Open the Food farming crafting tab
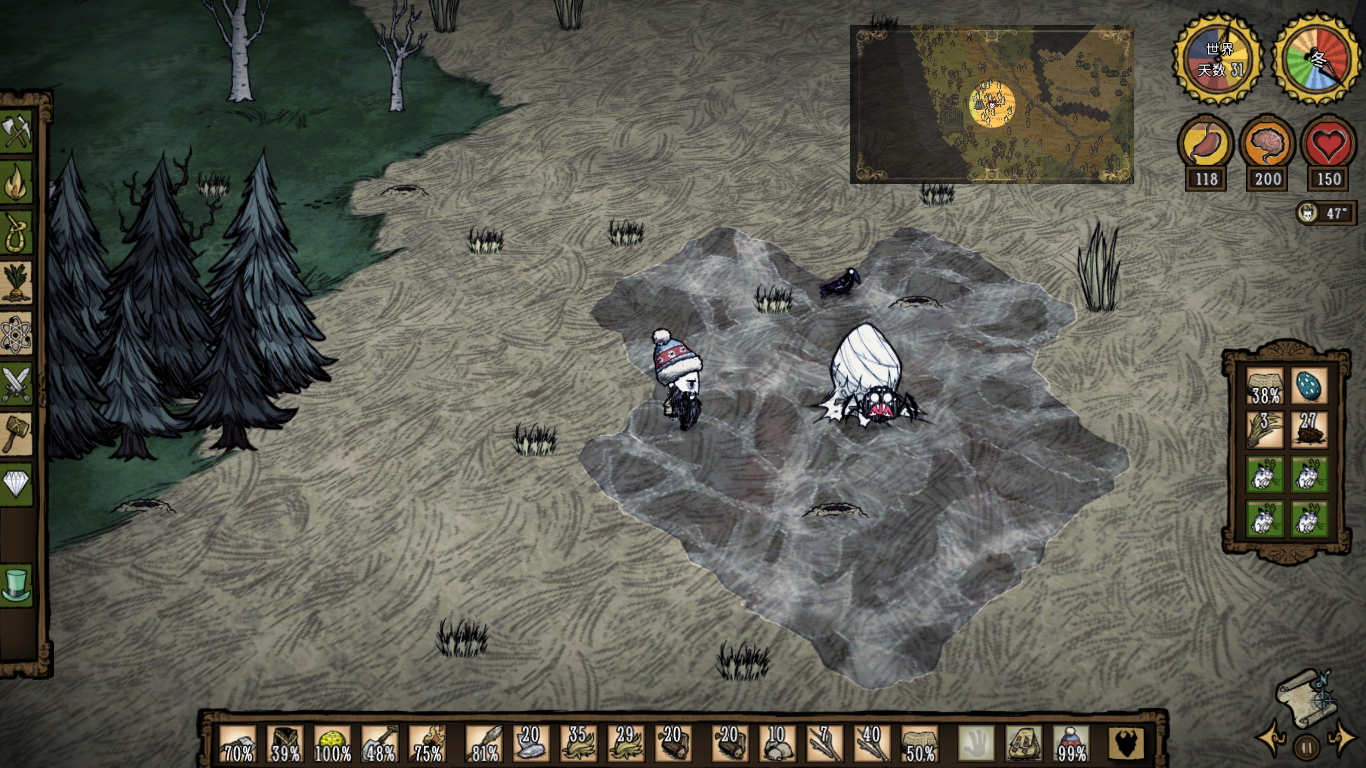The width and height of the screenshot is (1366, 768). click(17, 283)
